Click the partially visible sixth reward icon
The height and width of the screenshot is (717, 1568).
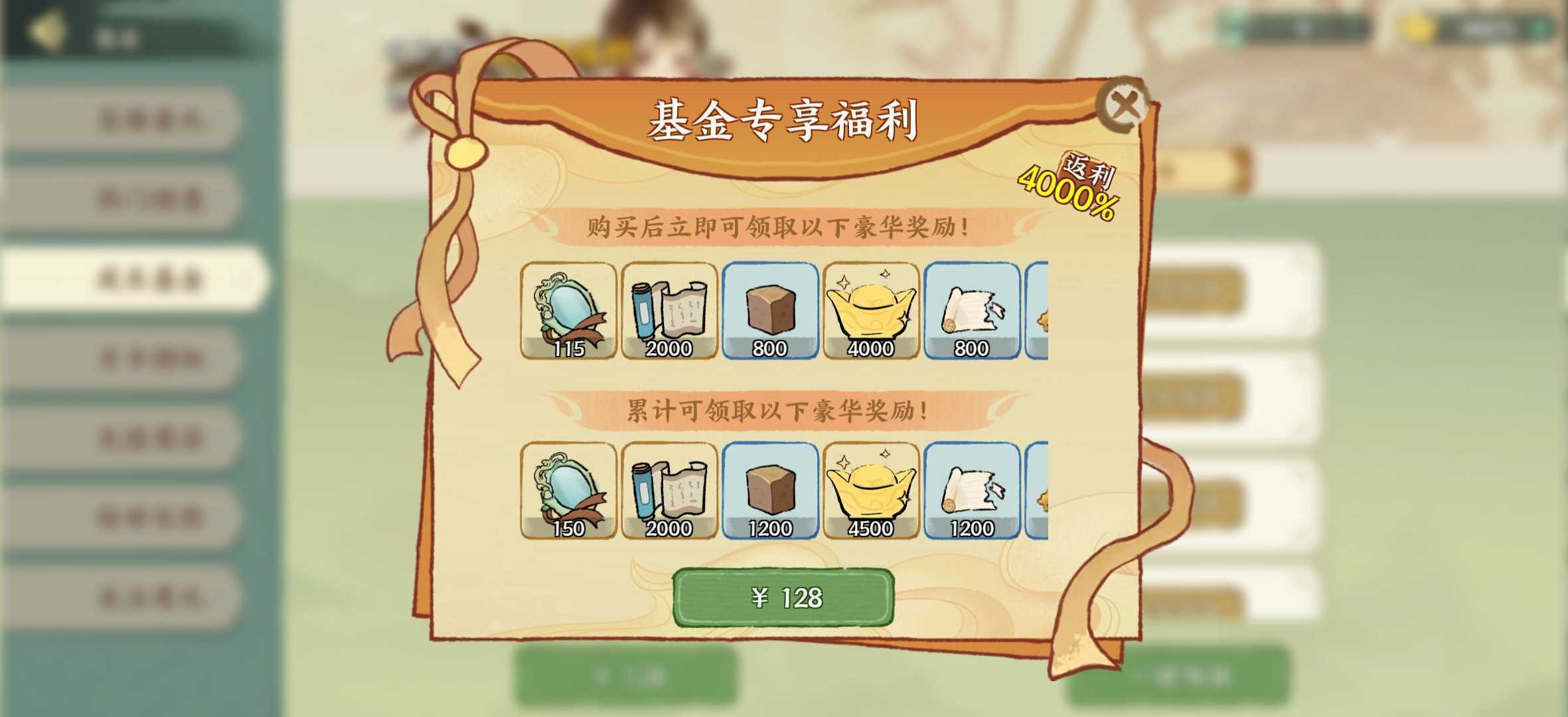(1036, 312)
